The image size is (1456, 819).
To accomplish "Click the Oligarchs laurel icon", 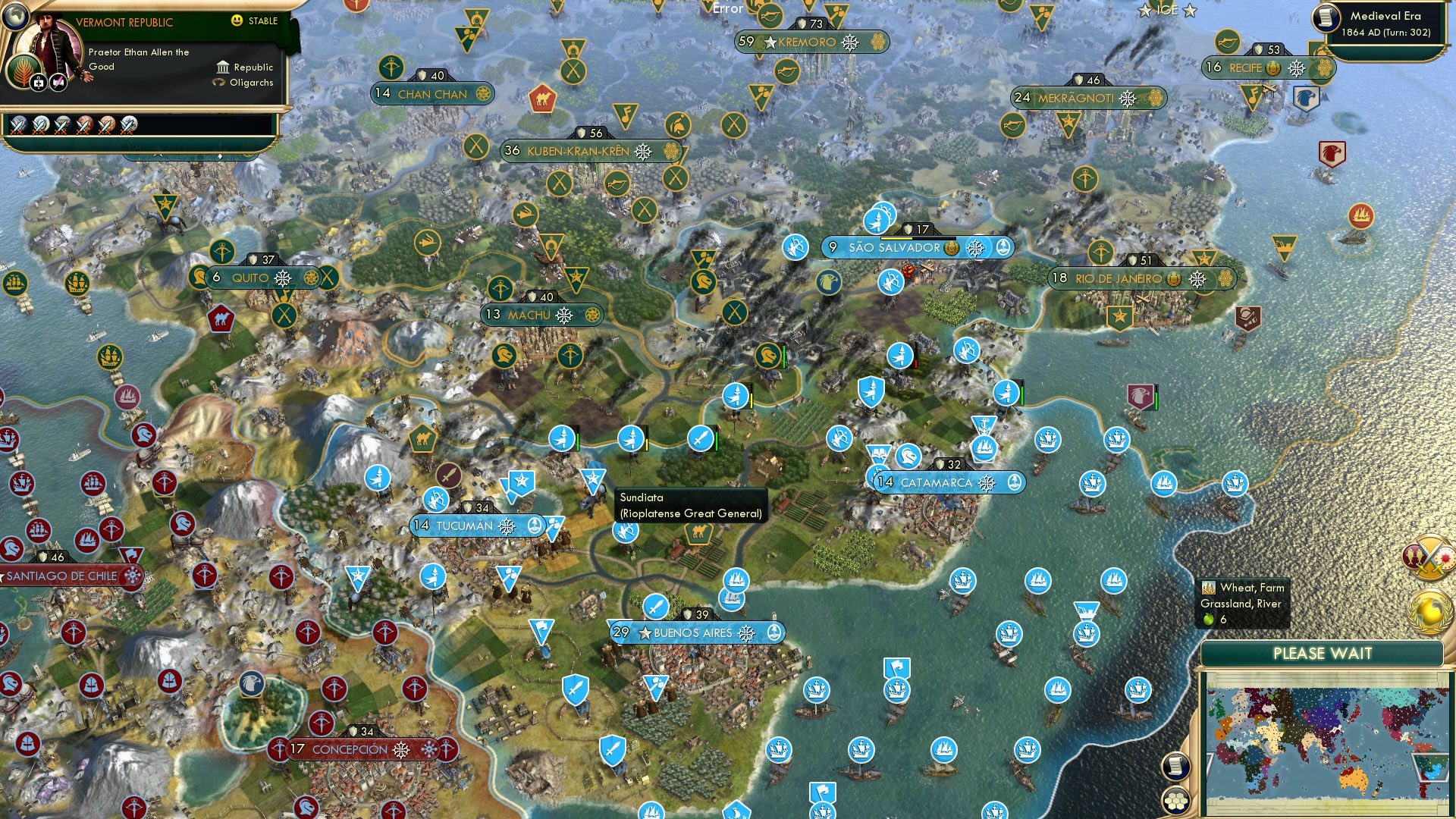I will pyautogui.click(x=221, y=83).
